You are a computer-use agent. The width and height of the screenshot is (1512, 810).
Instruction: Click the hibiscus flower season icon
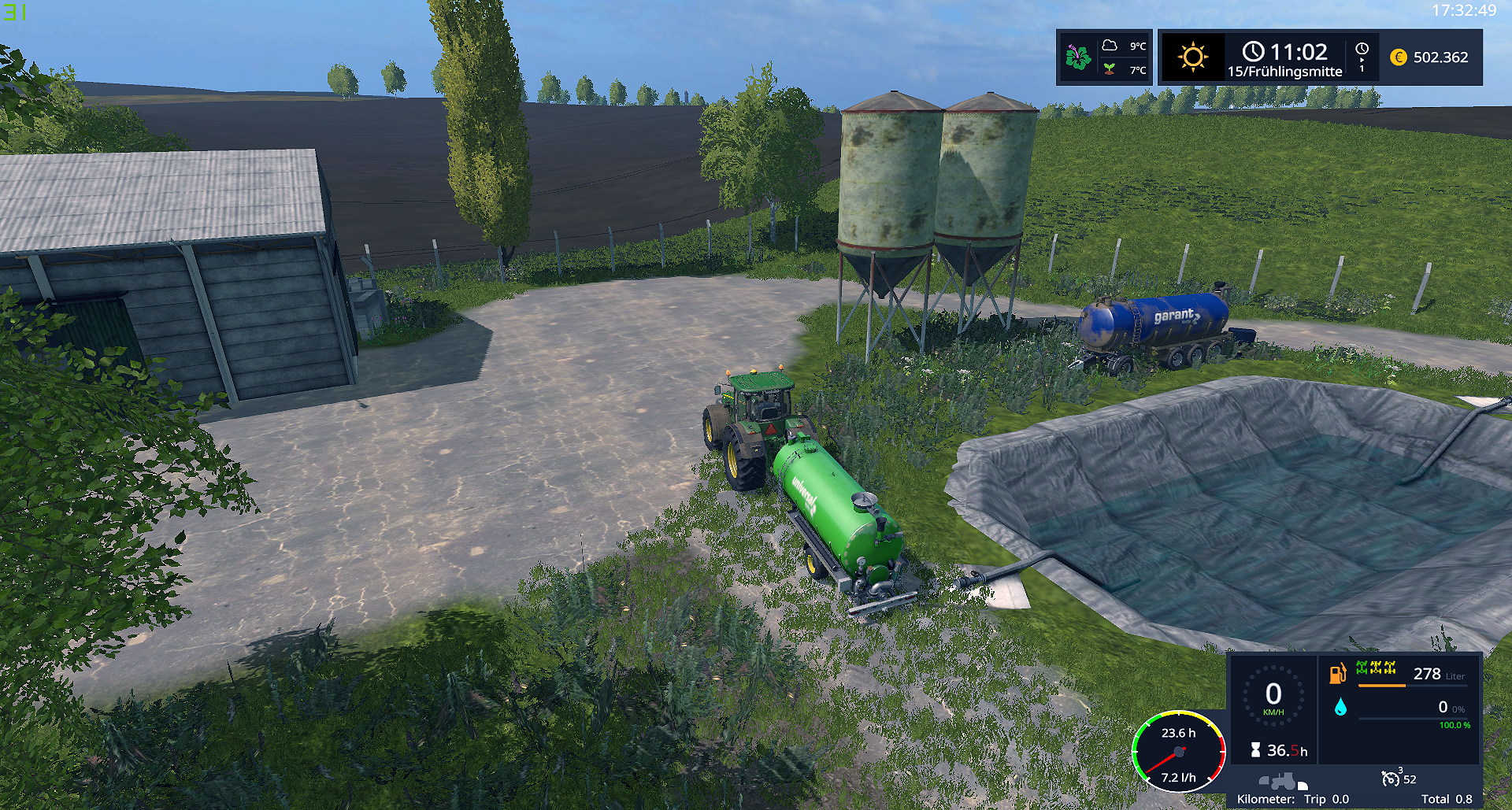(x=1078, y=57)
